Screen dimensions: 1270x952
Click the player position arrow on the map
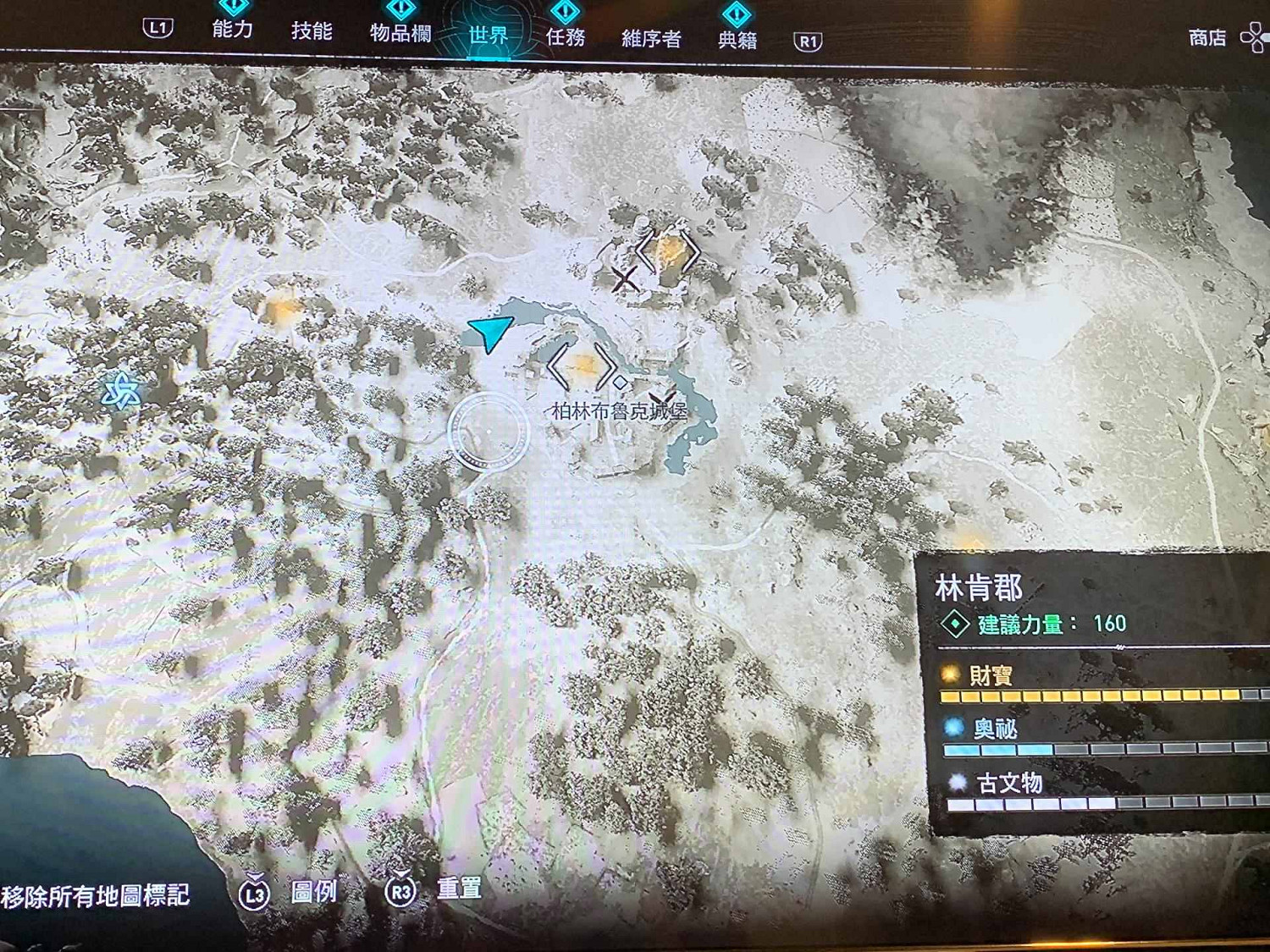489,331
